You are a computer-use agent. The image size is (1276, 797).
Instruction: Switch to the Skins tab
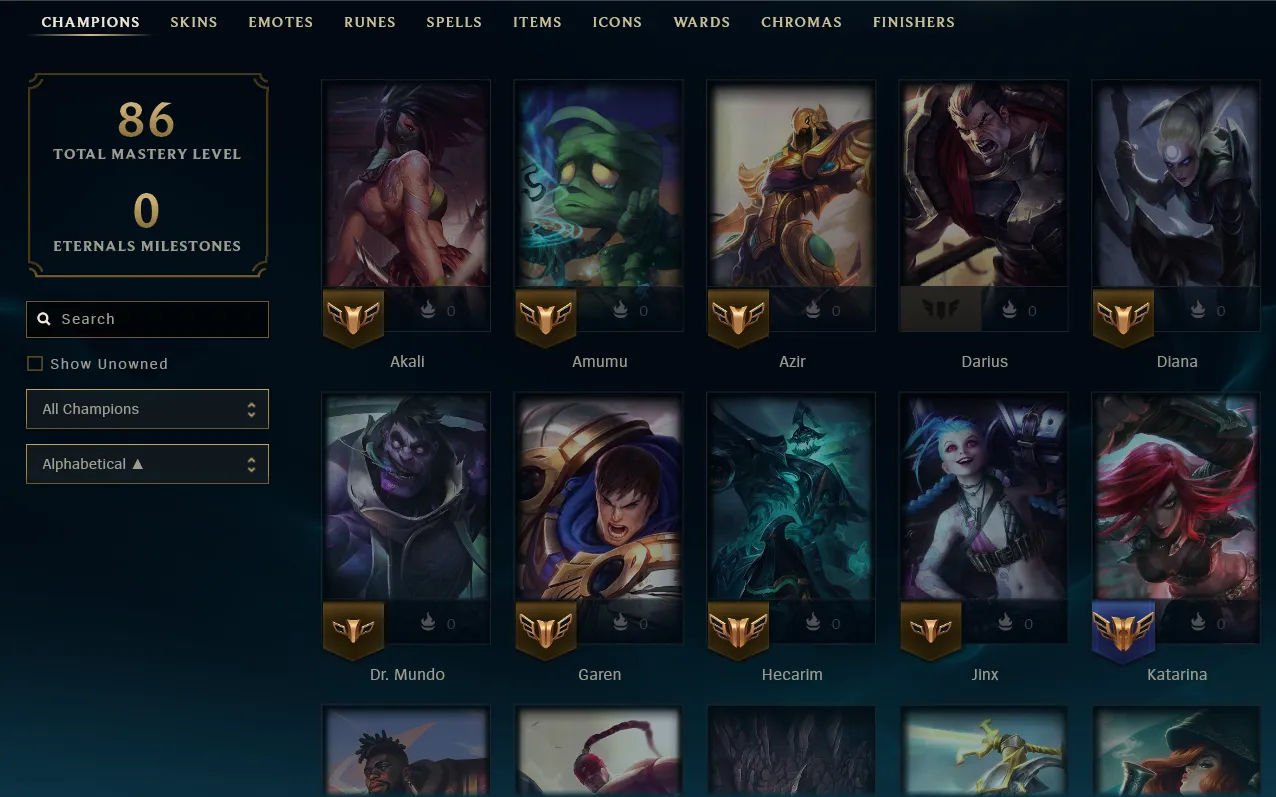point(193,22)
